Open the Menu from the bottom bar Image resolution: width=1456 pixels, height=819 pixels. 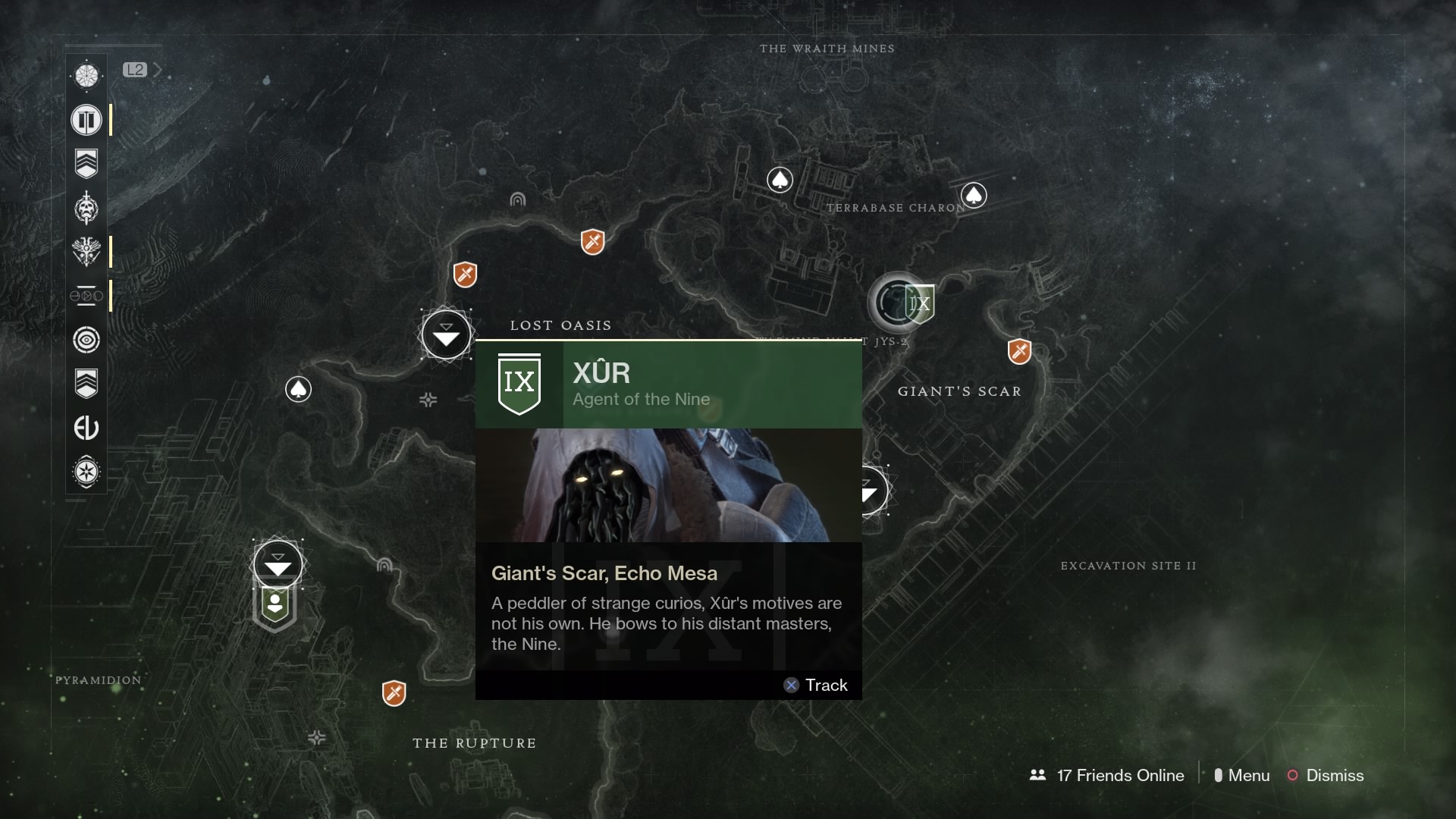point(1247,775)
